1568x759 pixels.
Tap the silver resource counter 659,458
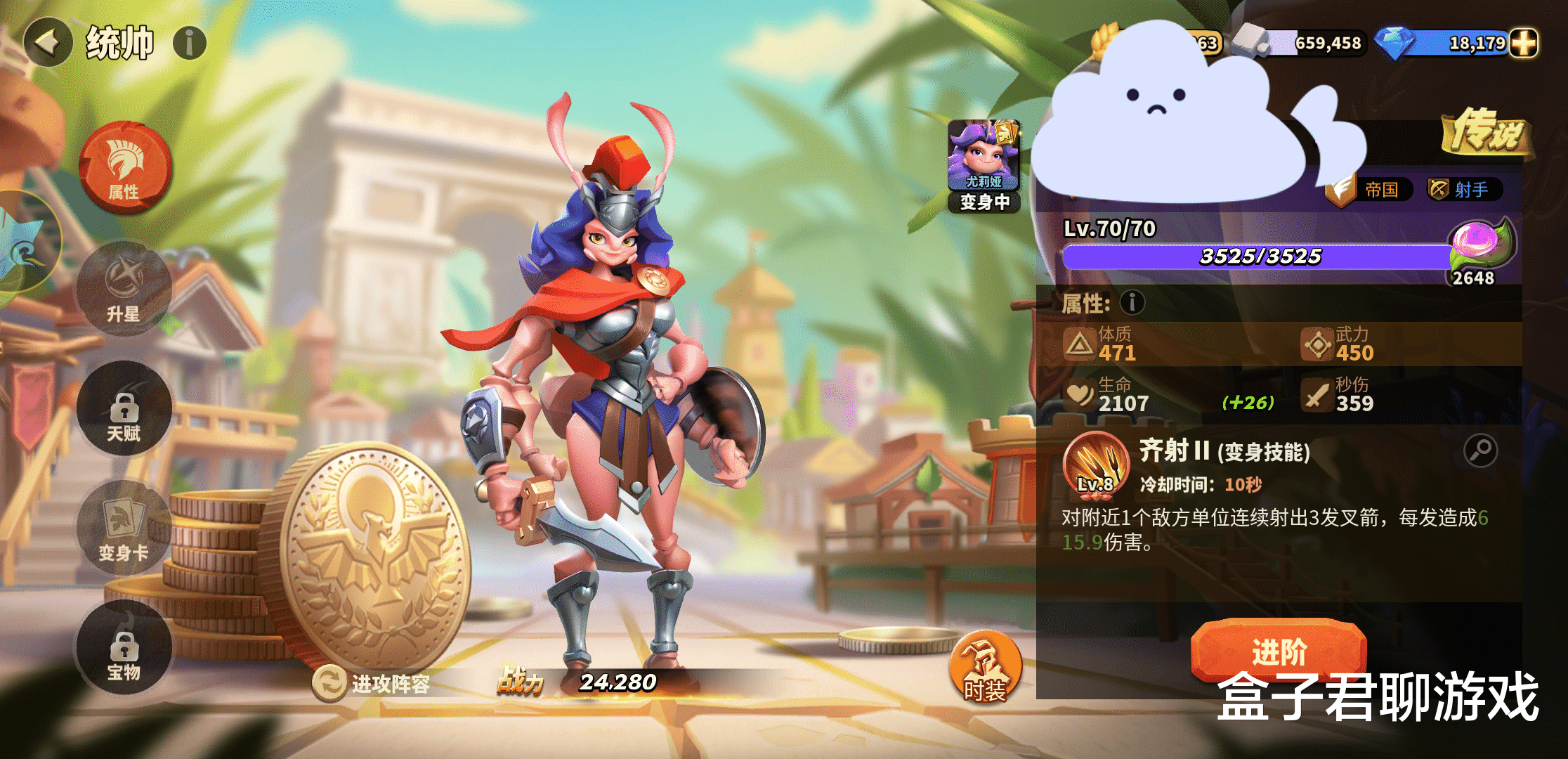[1305, 43]
